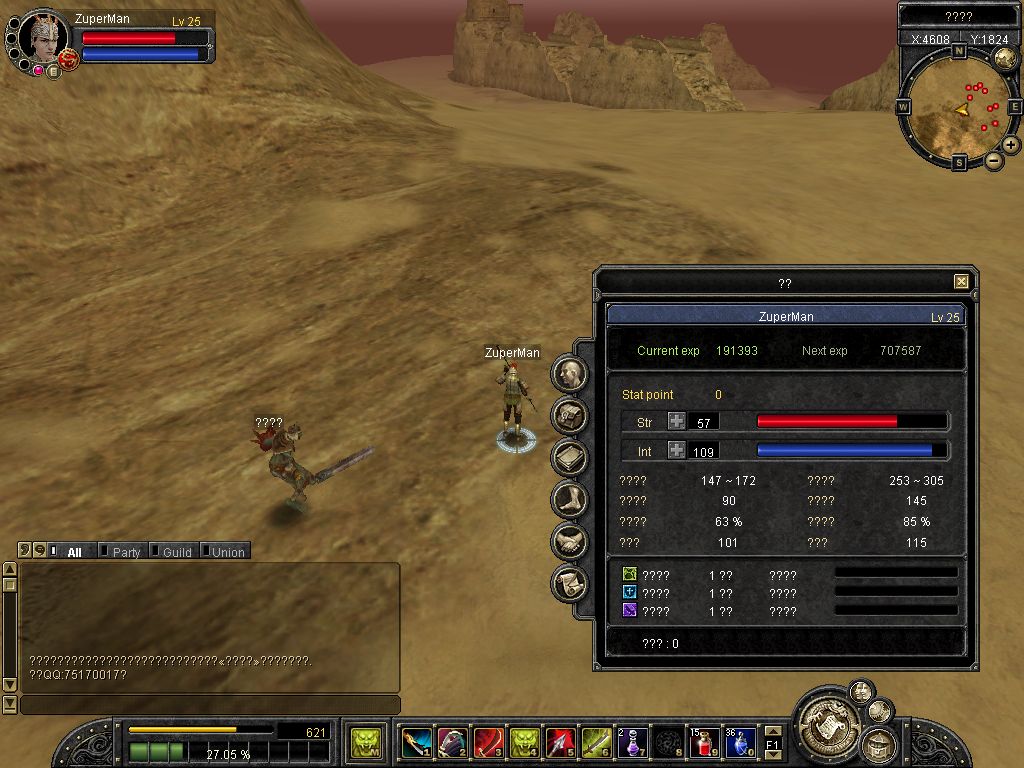The height and width of the screenshot is (768, 1024).
Task: Close the character stats window
Action: (x=961, y=282)
